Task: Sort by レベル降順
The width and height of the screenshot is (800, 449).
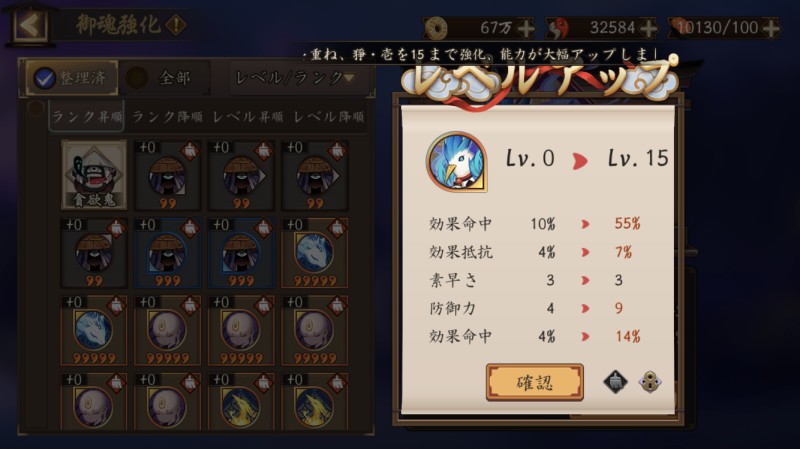Action: [x=328, y=117]
